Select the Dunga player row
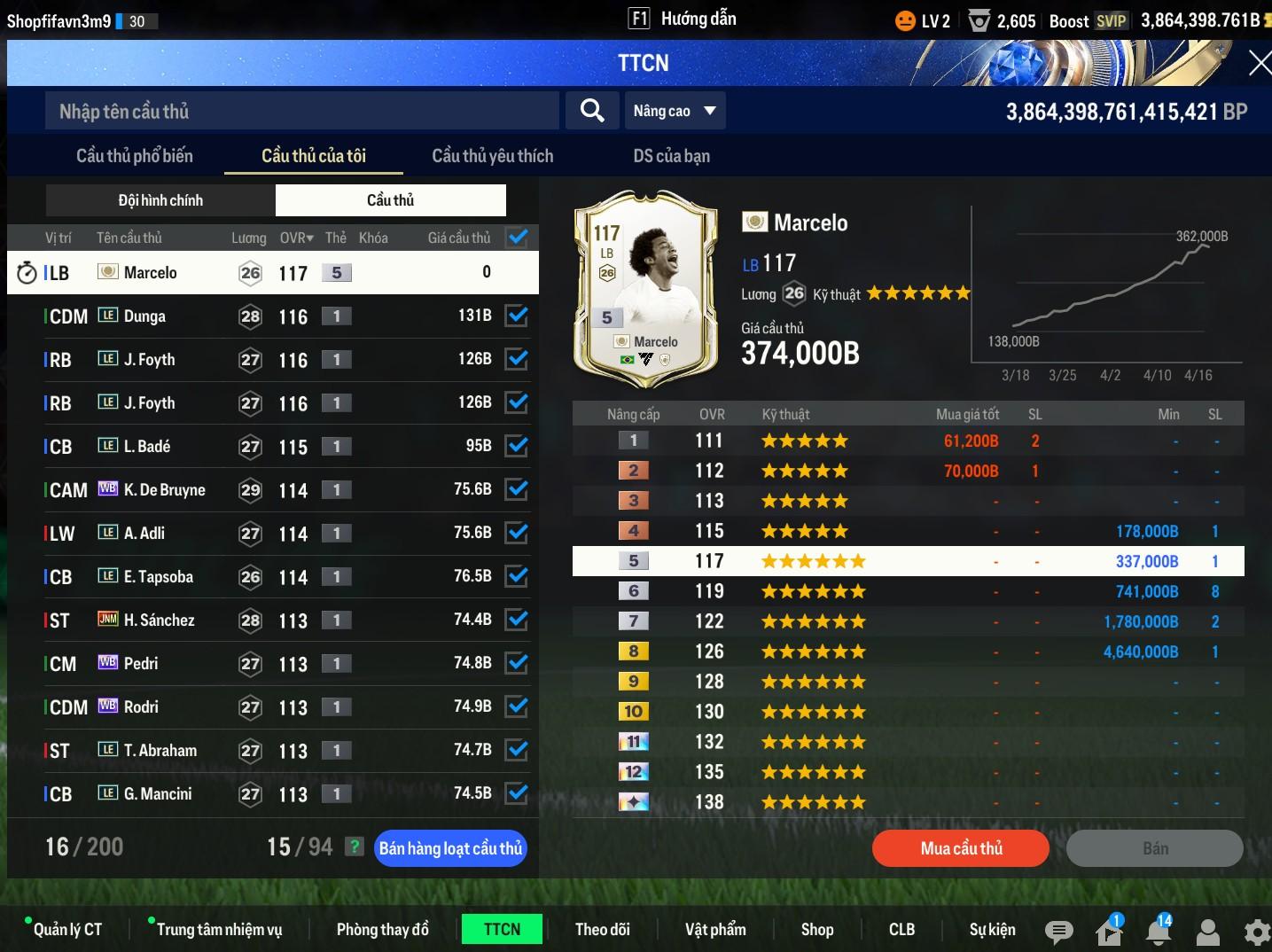 (x=266, y=316)
